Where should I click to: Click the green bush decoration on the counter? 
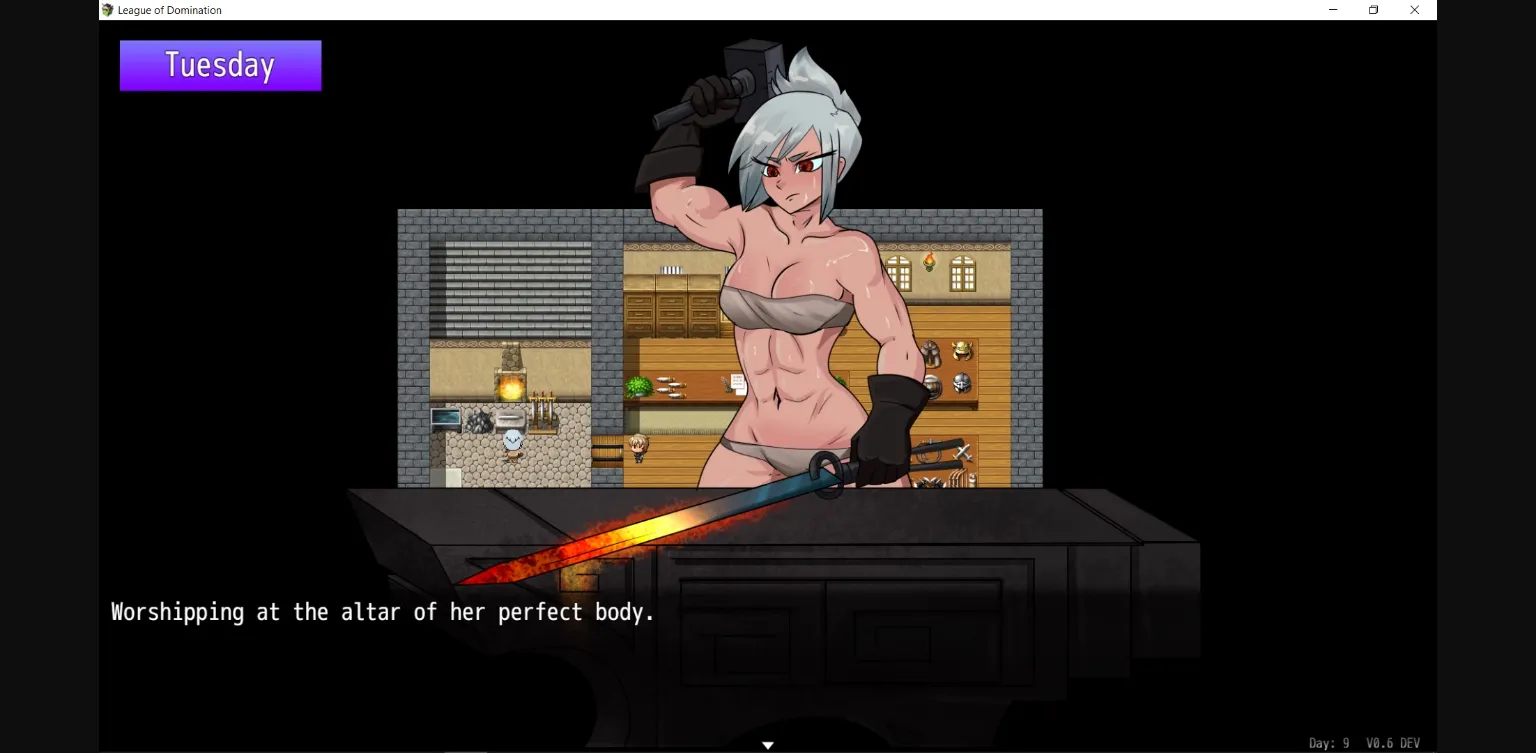(x=640, y=386)
